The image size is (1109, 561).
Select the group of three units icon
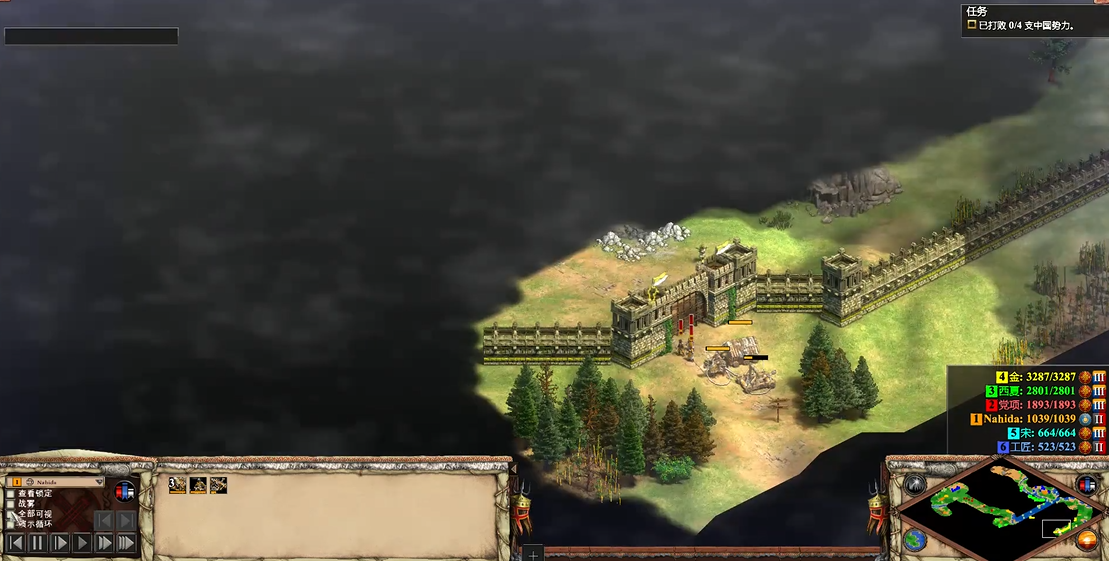pos(177,485)
